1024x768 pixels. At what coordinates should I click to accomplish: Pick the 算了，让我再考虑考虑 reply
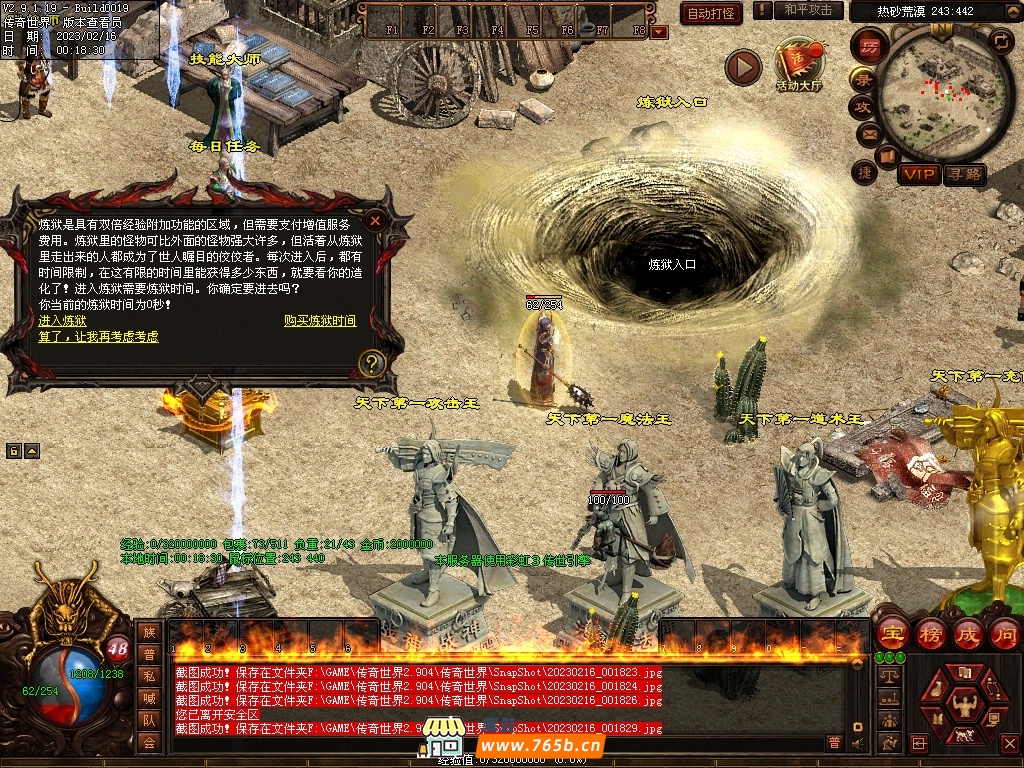[x=98, y=337]
